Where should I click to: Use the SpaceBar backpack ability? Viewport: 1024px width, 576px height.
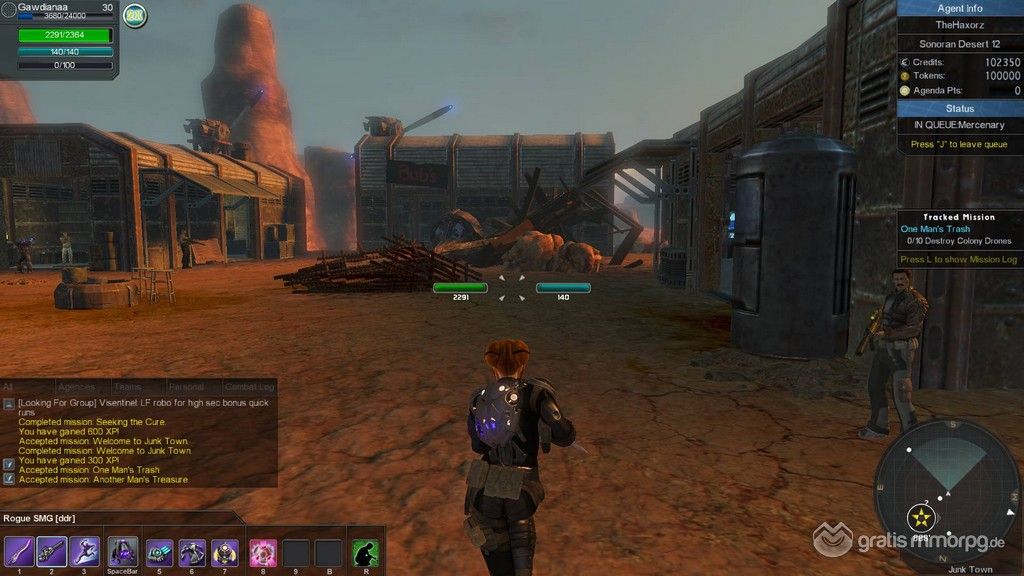click(x=122, y=552)
